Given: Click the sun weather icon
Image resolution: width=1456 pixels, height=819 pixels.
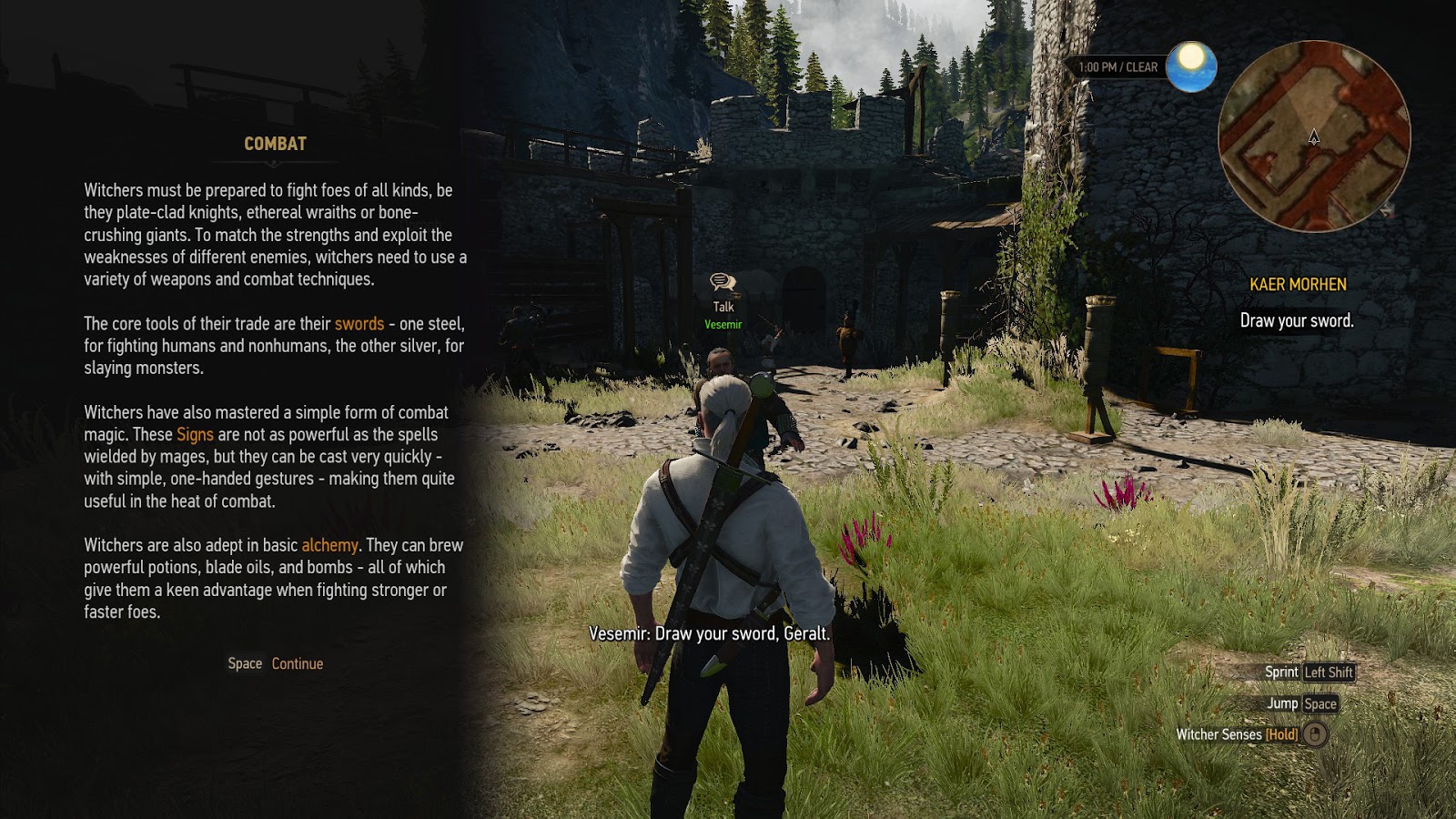Looking at the screenshot, I should [x=1191, y=66].
